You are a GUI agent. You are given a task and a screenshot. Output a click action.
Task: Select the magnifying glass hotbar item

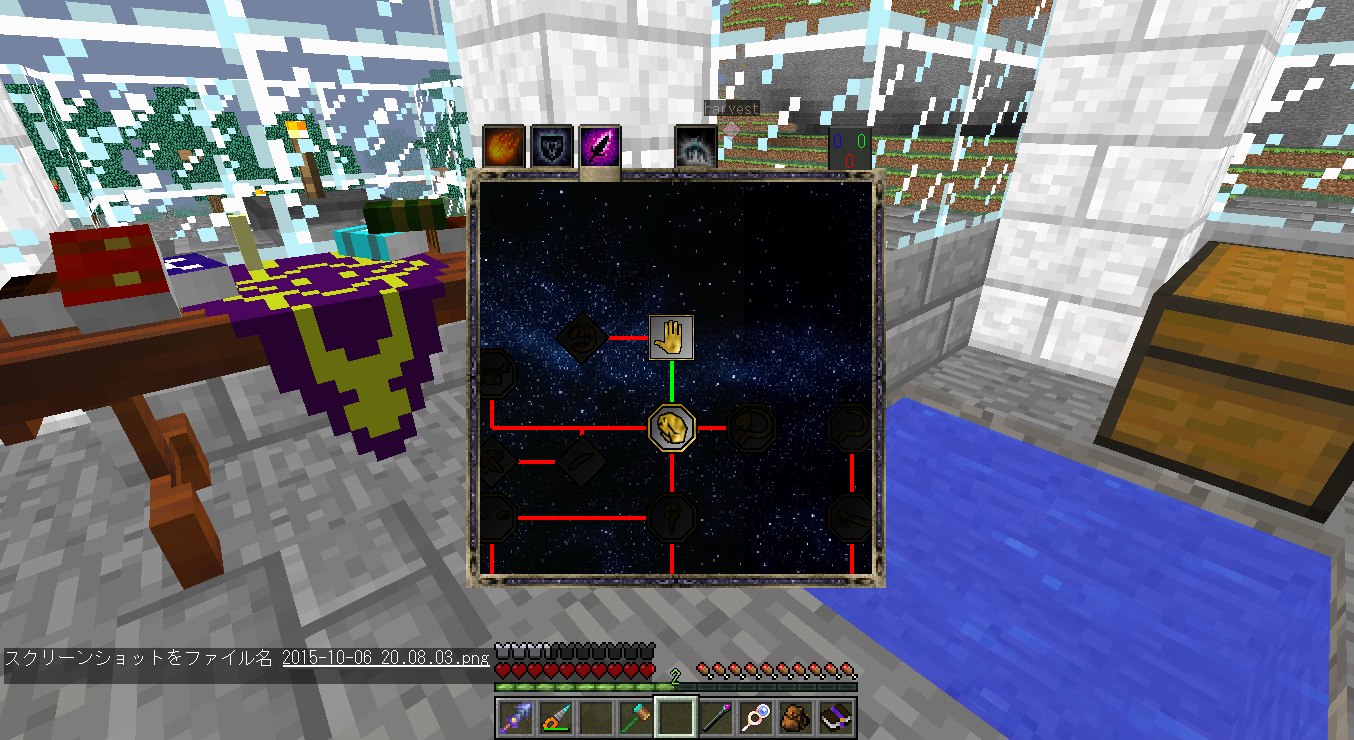(756, 716)
